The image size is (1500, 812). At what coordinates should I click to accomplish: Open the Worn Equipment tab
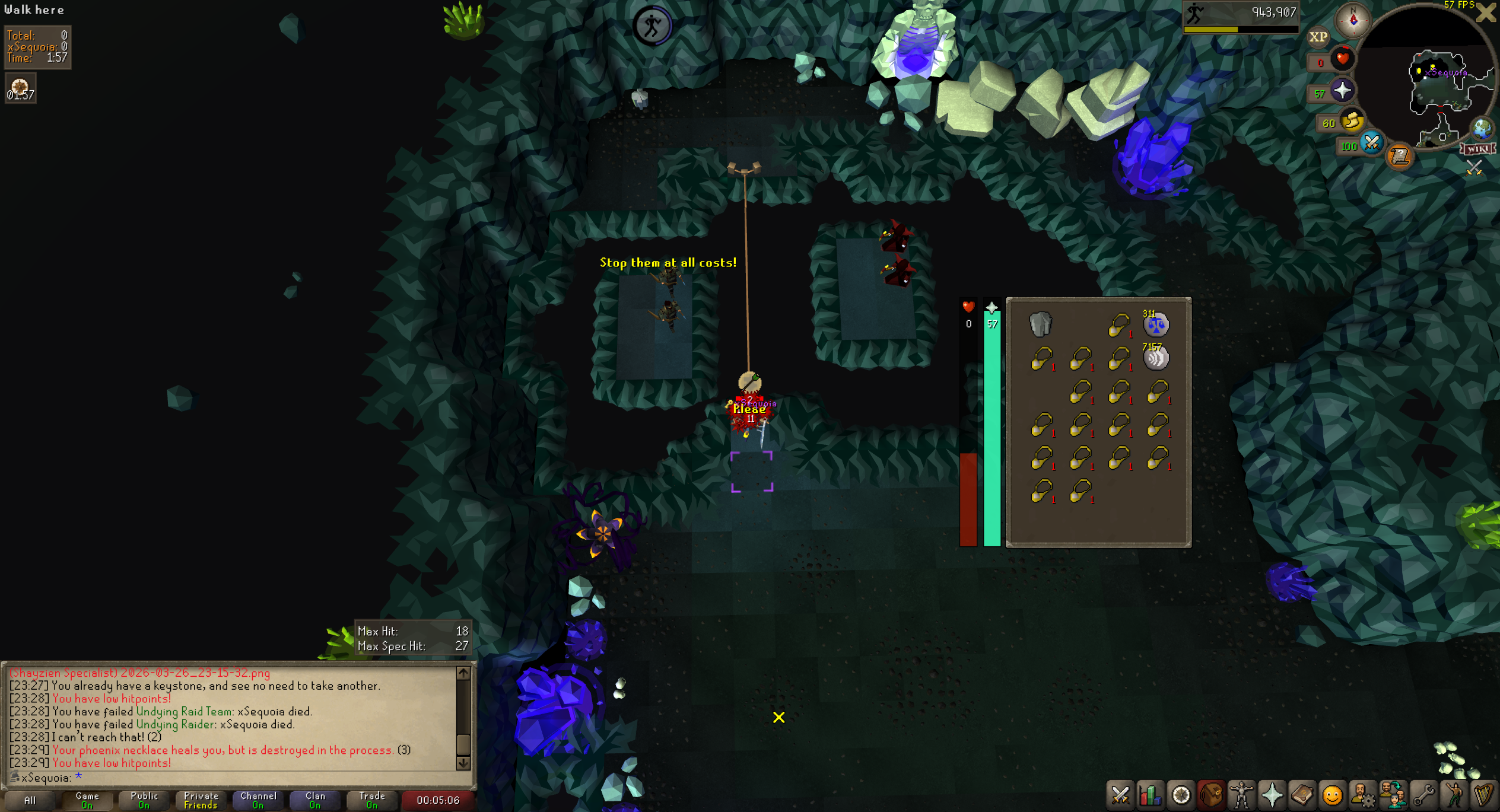1241,795
